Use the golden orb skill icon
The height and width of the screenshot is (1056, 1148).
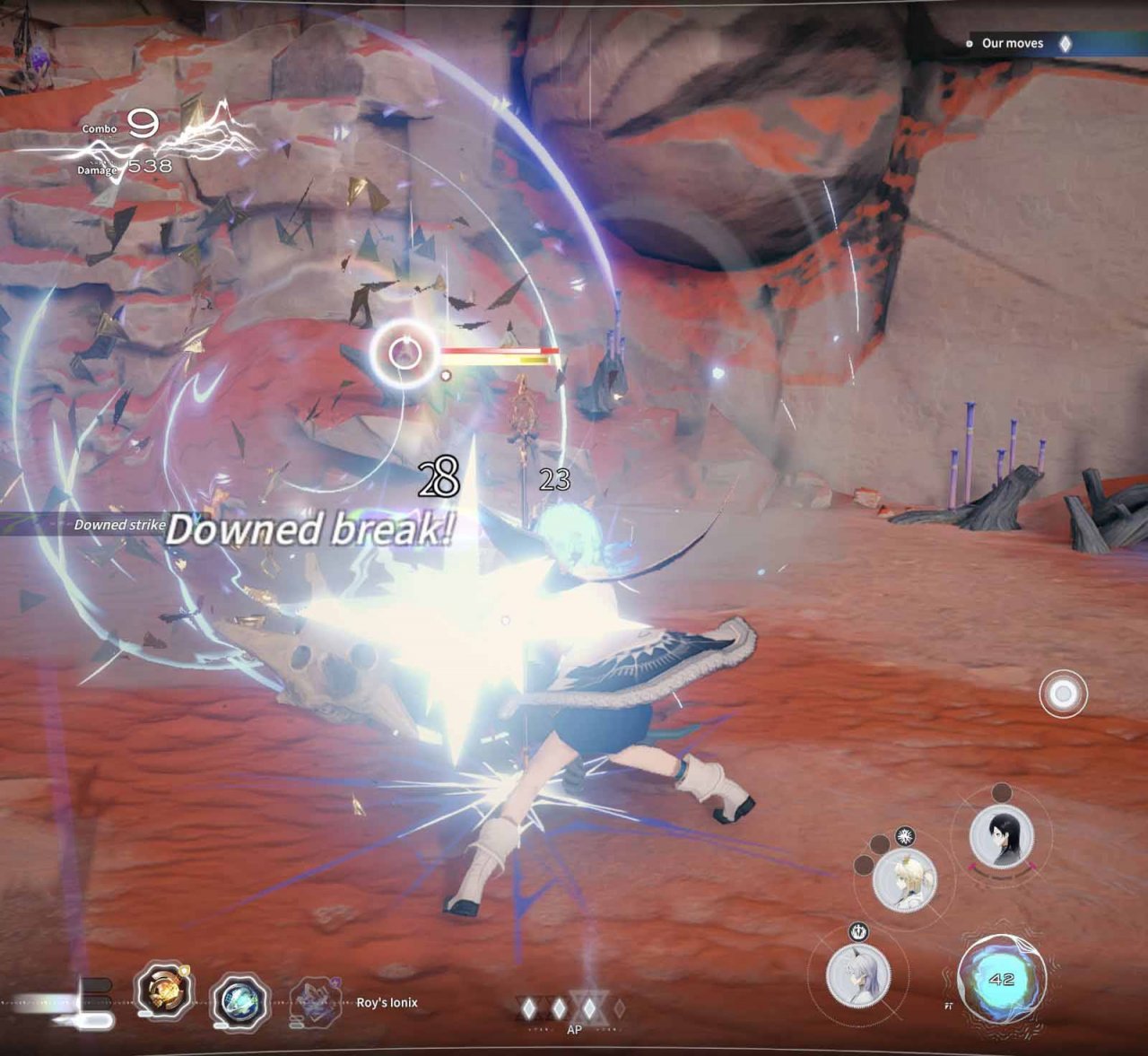coord(163,991)
